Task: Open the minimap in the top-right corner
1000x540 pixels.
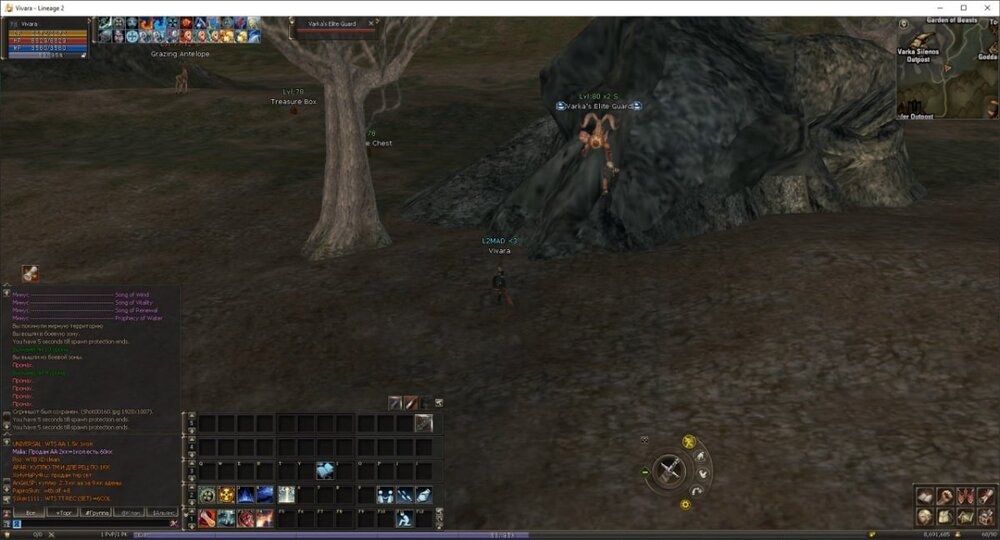Action: [942, 68]
